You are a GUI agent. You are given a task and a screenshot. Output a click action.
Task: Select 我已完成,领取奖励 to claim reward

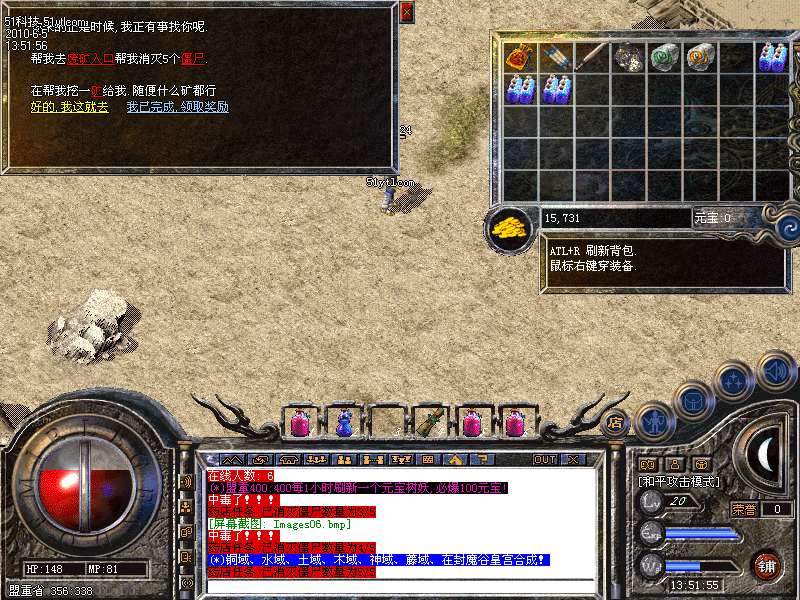point(177,107)
